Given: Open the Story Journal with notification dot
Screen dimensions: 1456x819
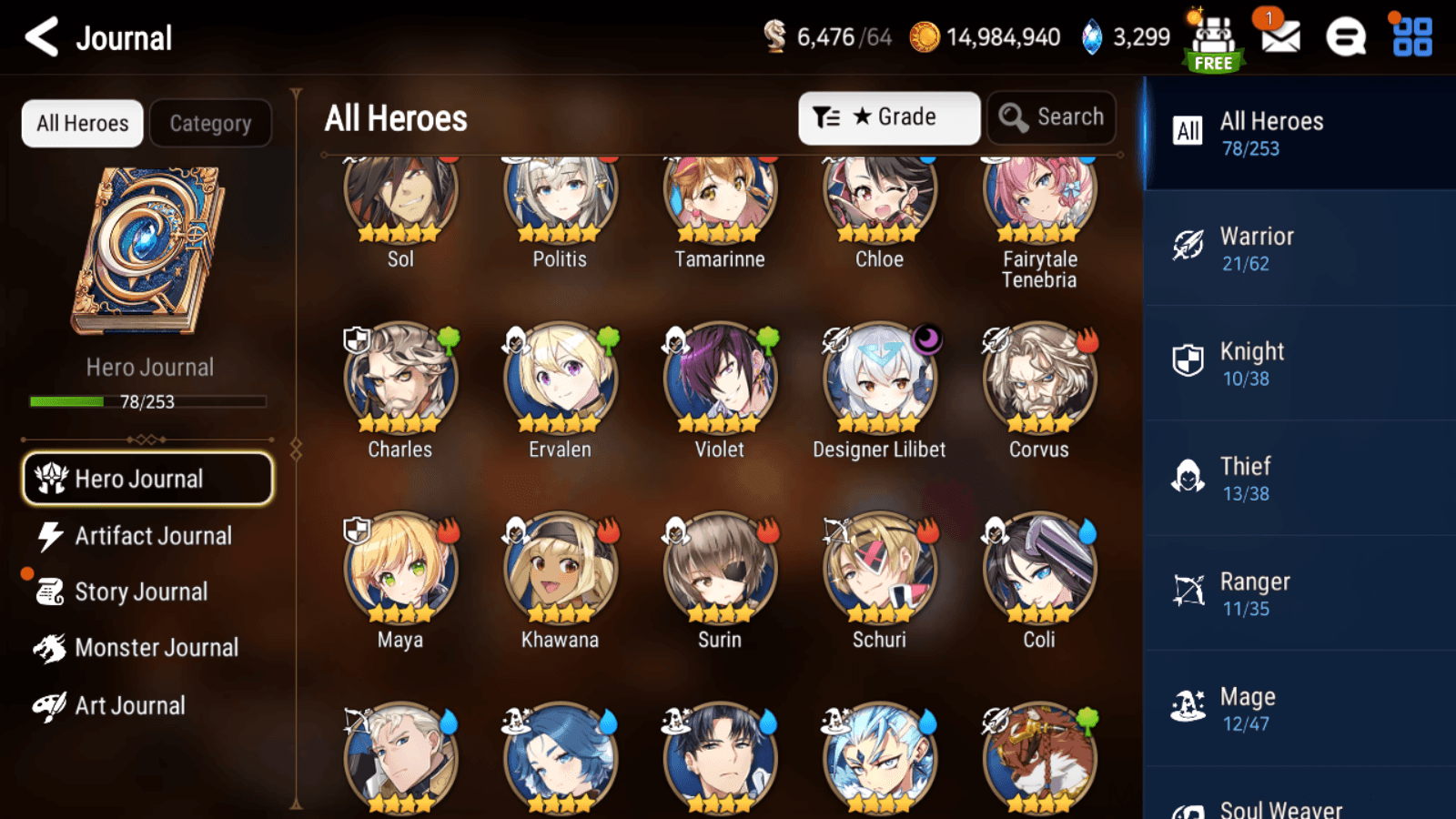Looking at the screenshot, I should coord(141,591).
